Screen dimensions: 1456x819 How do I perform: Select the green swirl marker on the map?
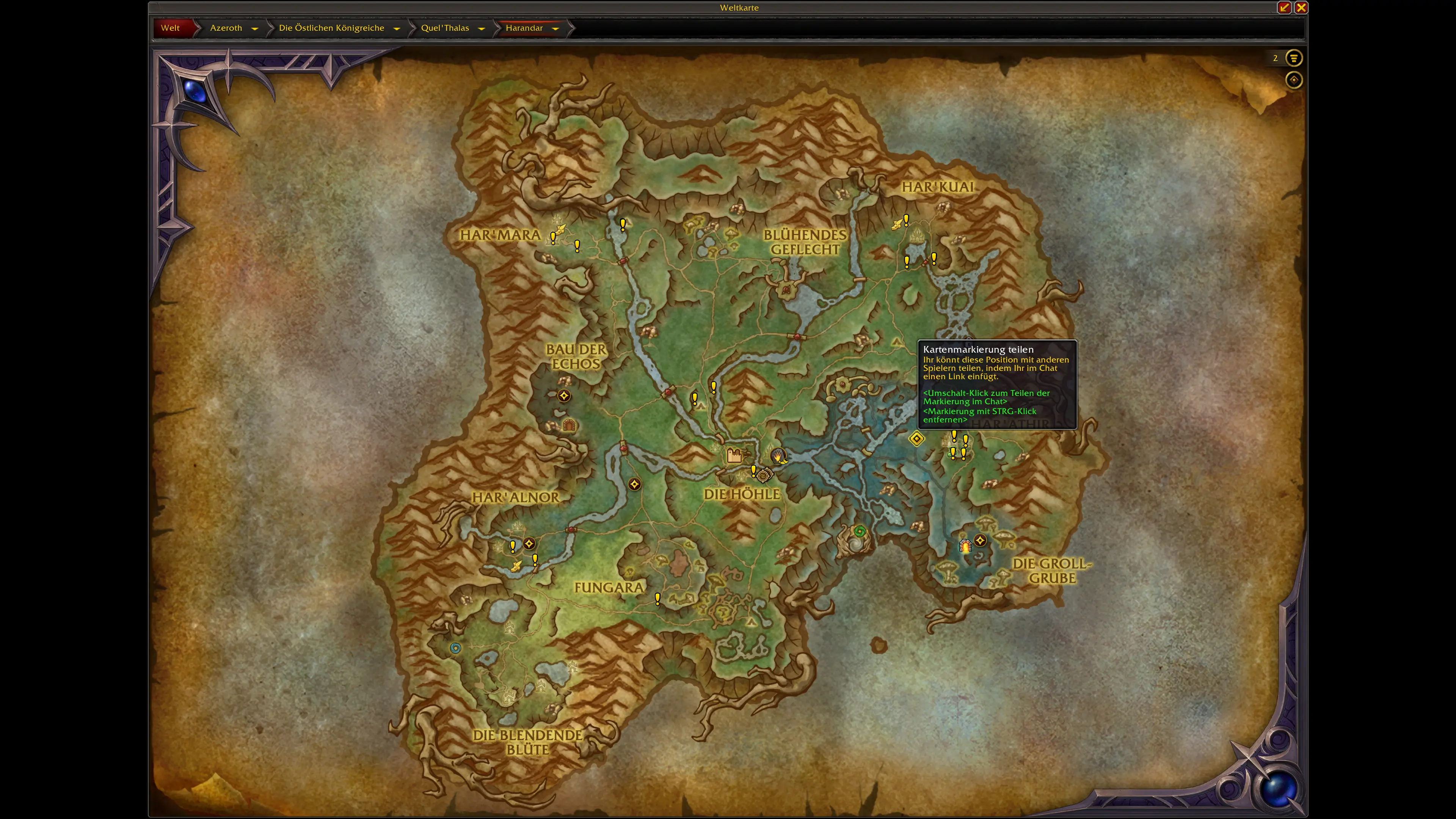pos(859,531)
